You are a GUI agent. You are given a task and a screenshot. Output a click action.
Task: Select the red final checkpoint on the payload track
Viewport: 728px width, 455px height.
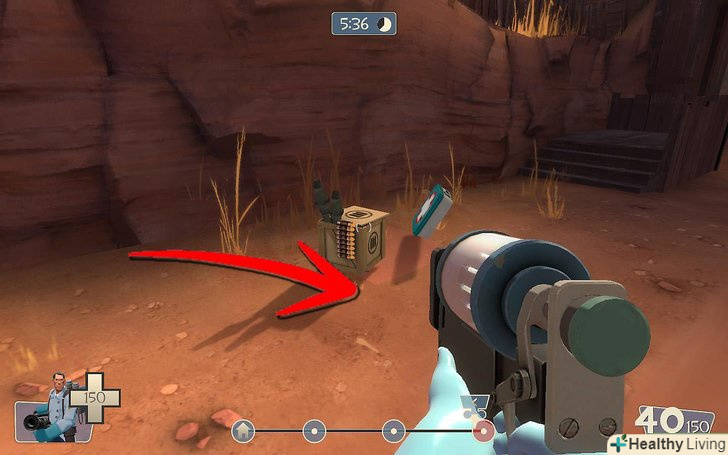tap(485, 432)
